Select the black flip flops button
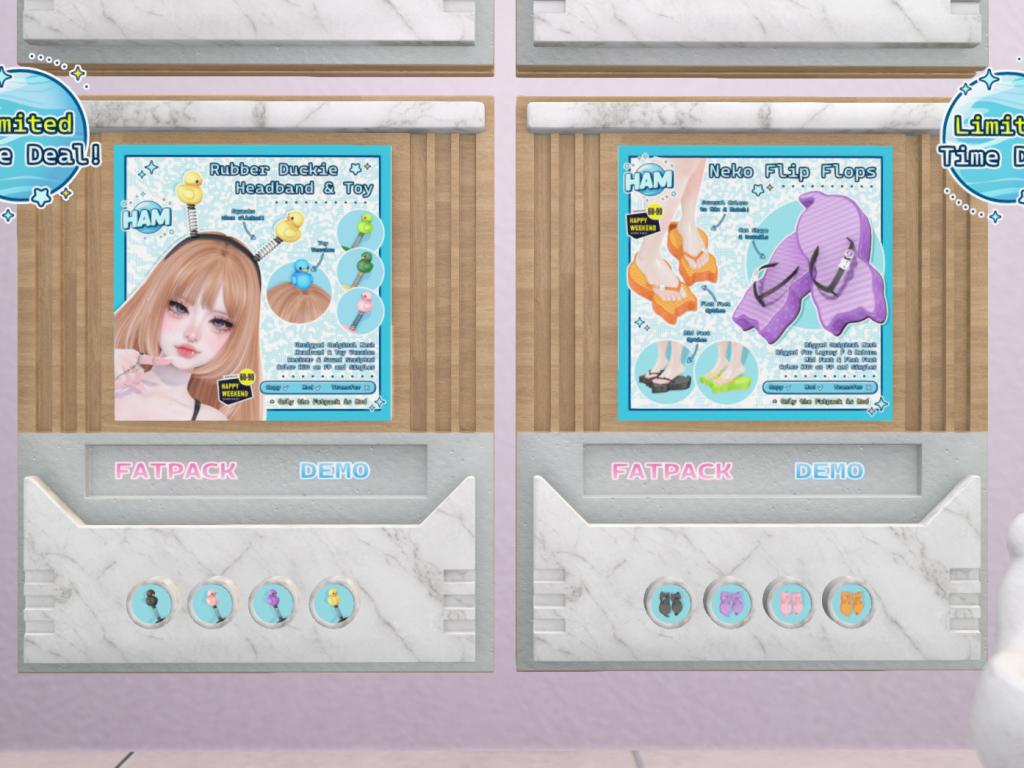 tap(668, 603)
